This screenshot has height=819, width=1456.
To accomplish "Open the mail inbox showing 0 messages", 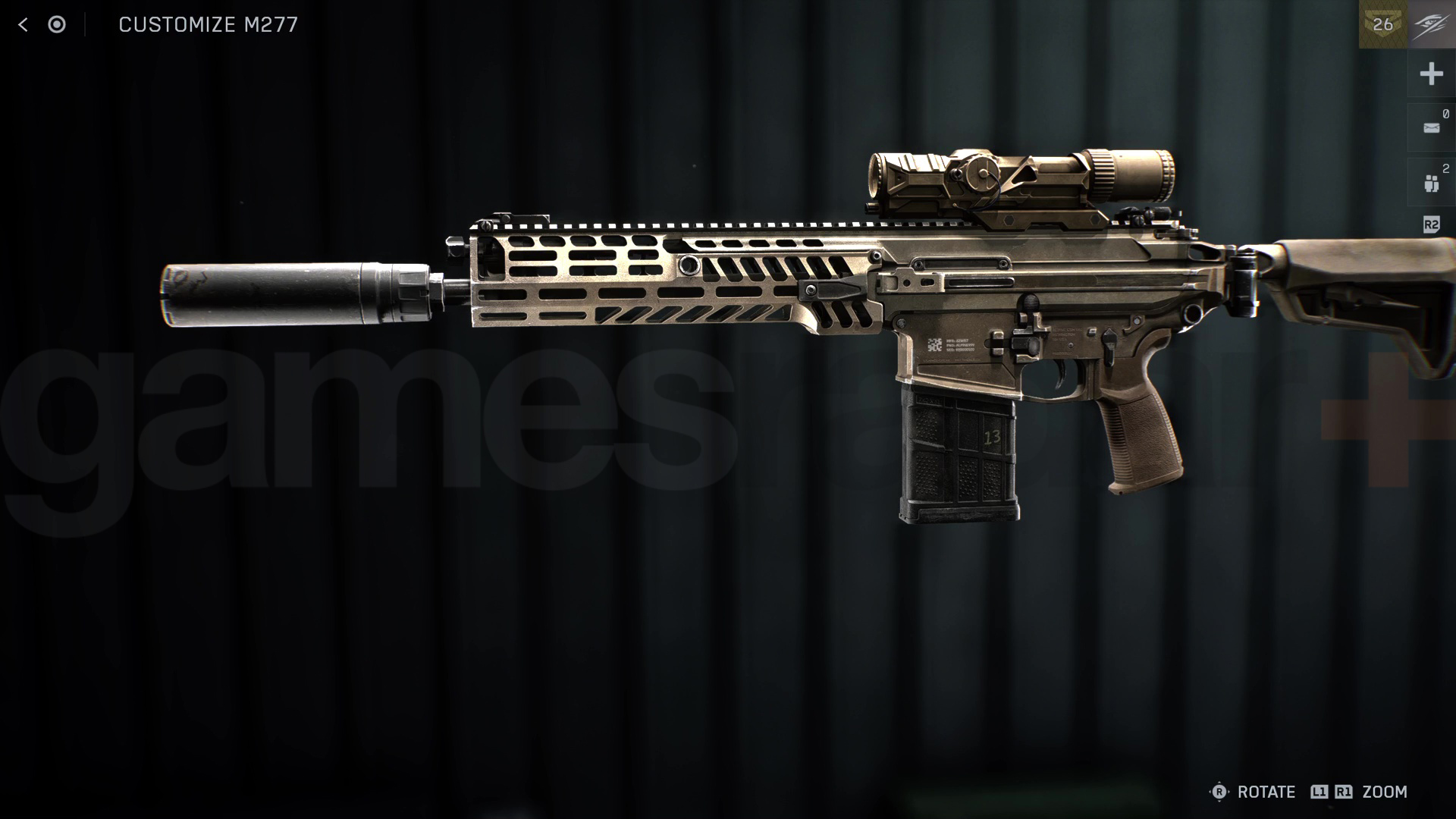I will pos(1431,127).
